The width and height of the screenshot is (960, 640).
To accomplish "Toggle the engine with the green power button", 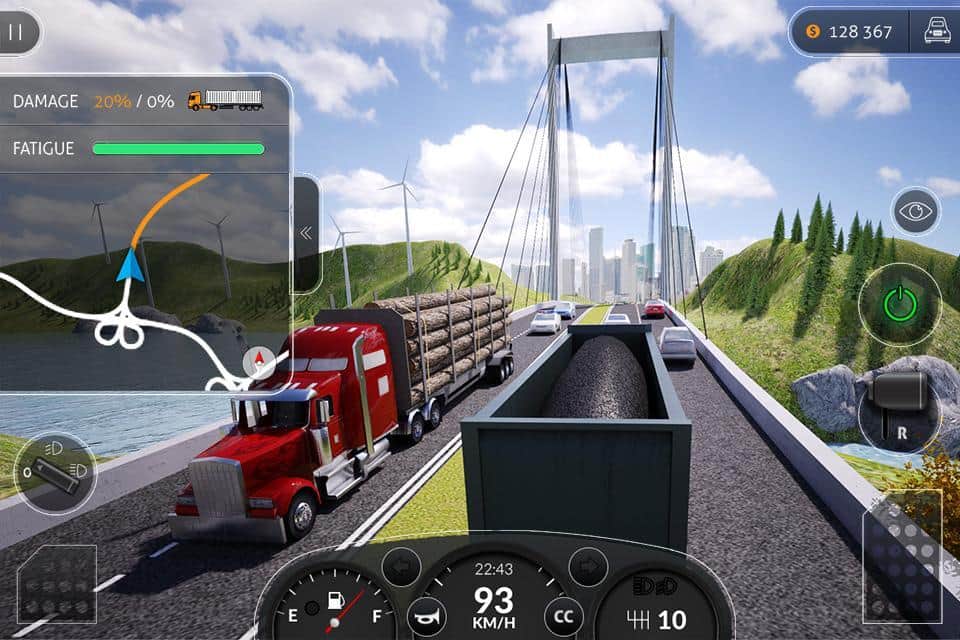I will pos(900,303).
